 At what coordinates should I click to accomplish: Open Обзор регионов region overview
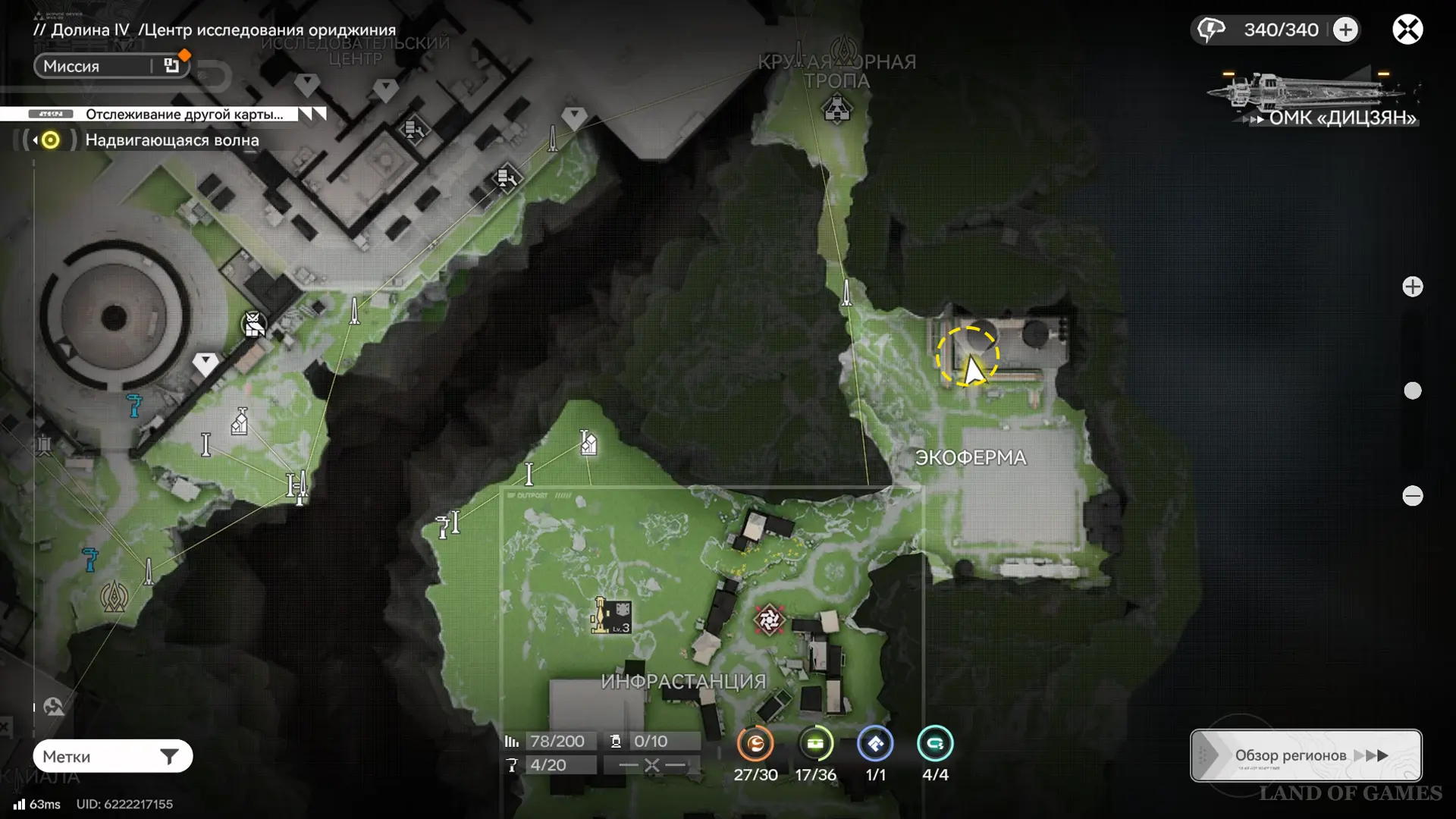pos(1306,755)
